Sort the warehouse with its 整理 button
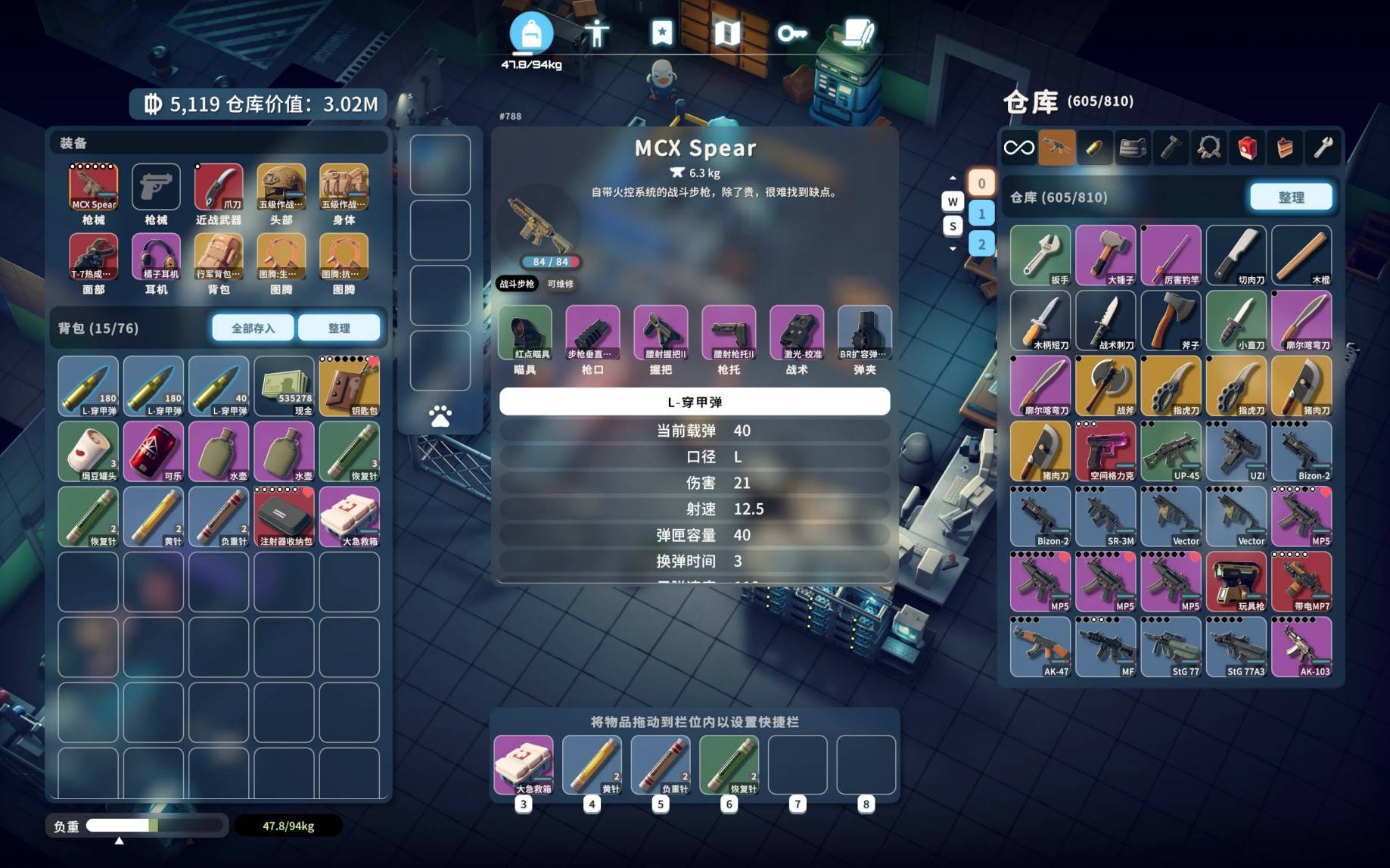The image size is (1390, 868). click(x=1290, y=197)
